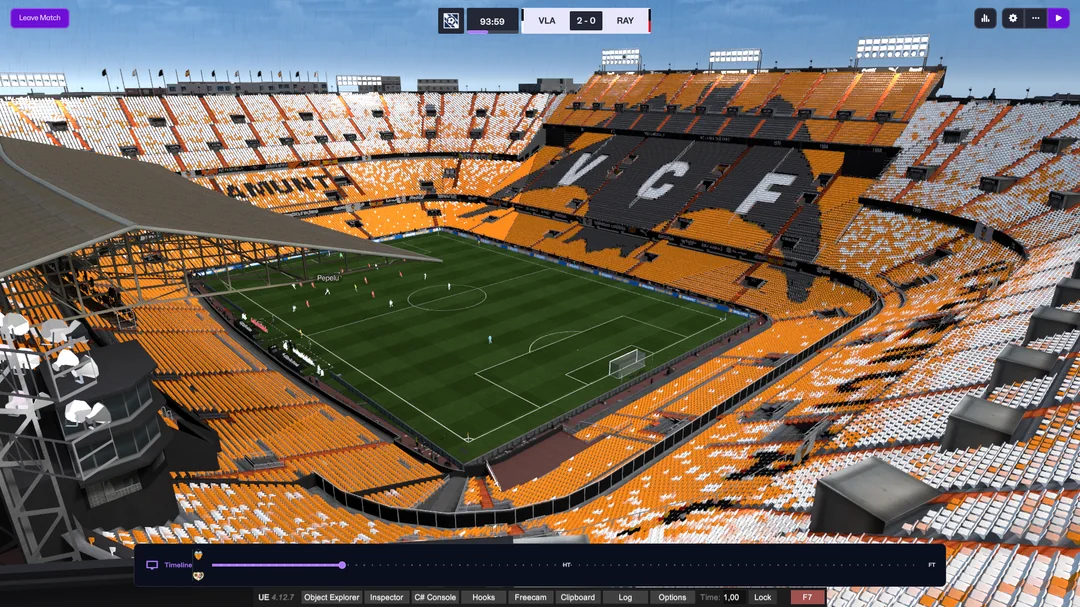This screenshot has height=607, width=1080.
Task: Click the purple play button
Action: pyautogui.click(x=1058, y=18)
